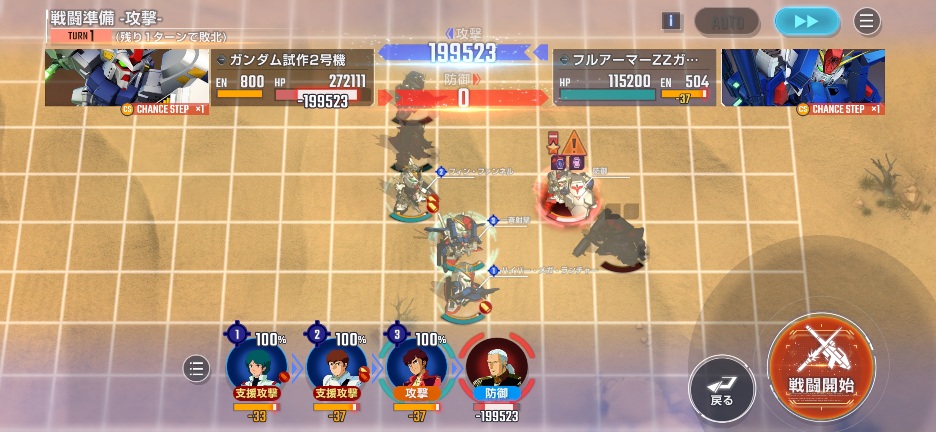Open the hamburger menu in top corner

pos(867,21)
